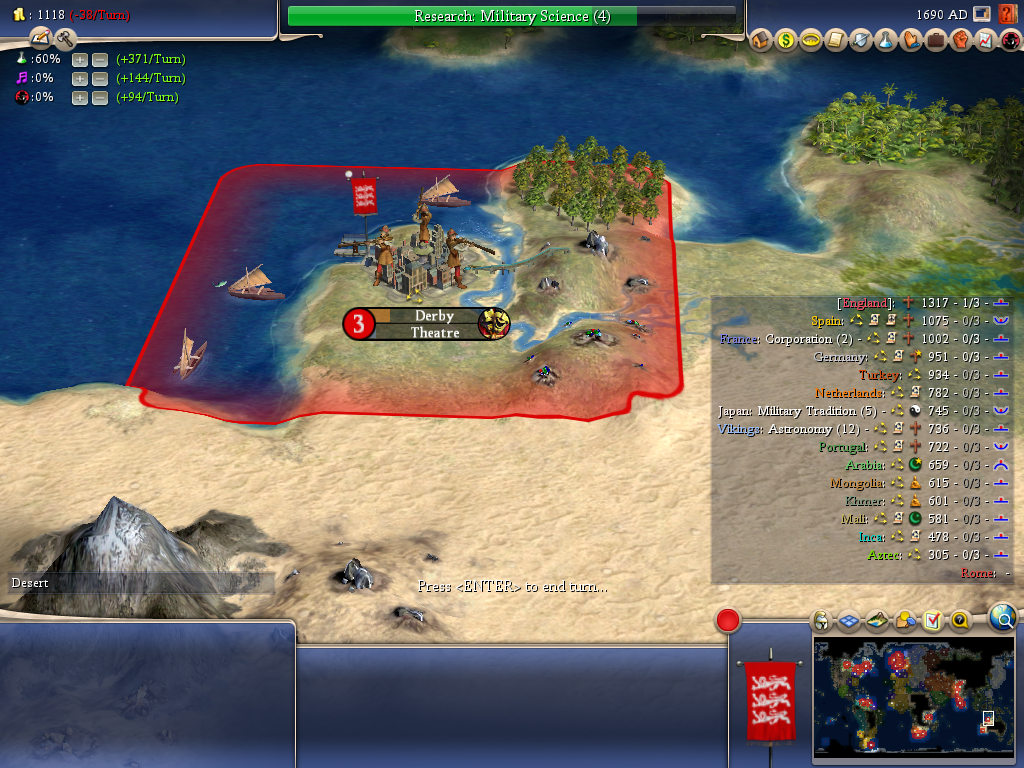This screenshot has width=1024, height=768.
Task: Open the domestic advisor house icon
Action: click(x=760, y=41)
